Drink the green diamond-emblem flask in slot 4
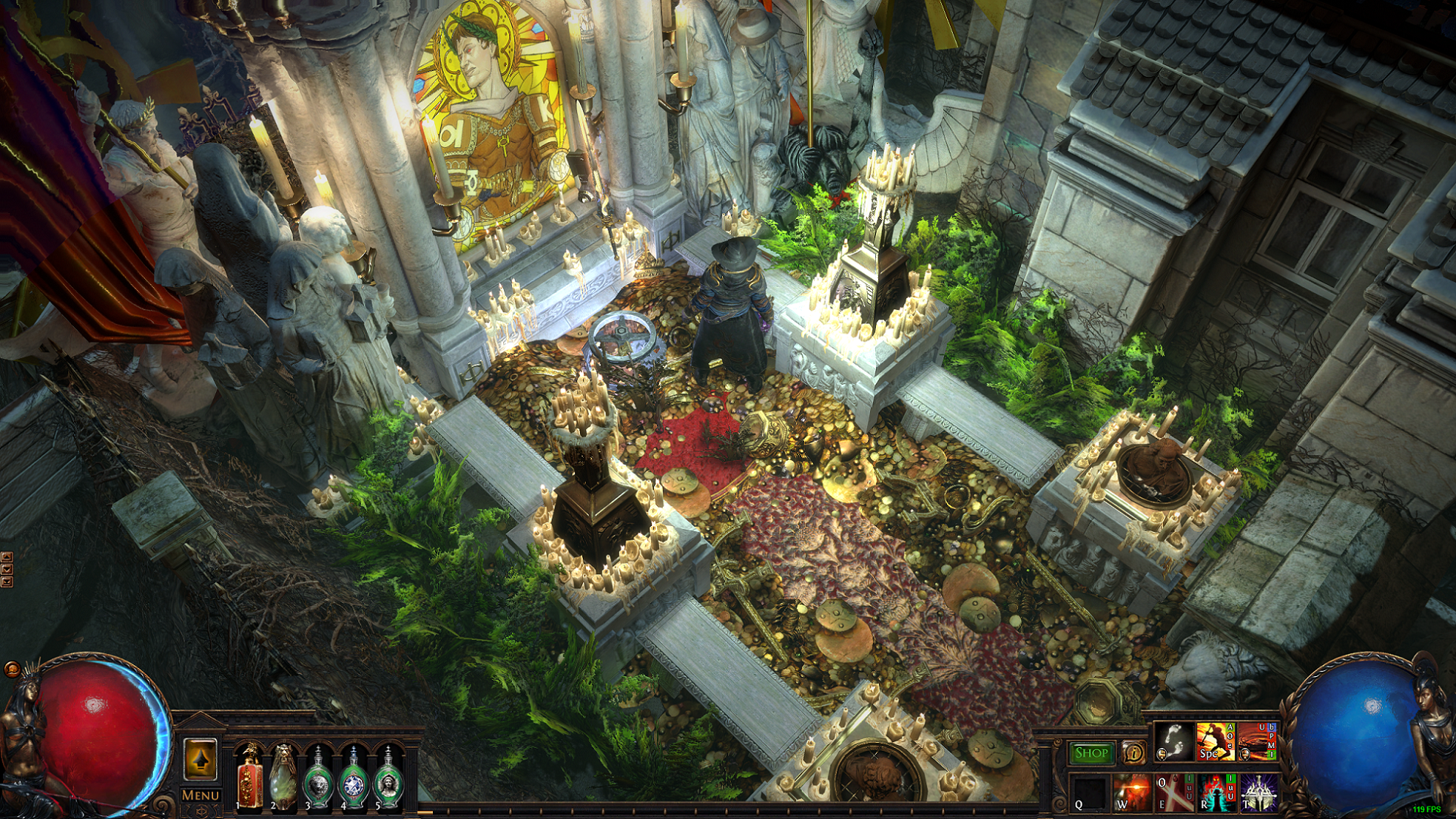Viewport: 1456px width, 819px height. [x=353, y=779]
